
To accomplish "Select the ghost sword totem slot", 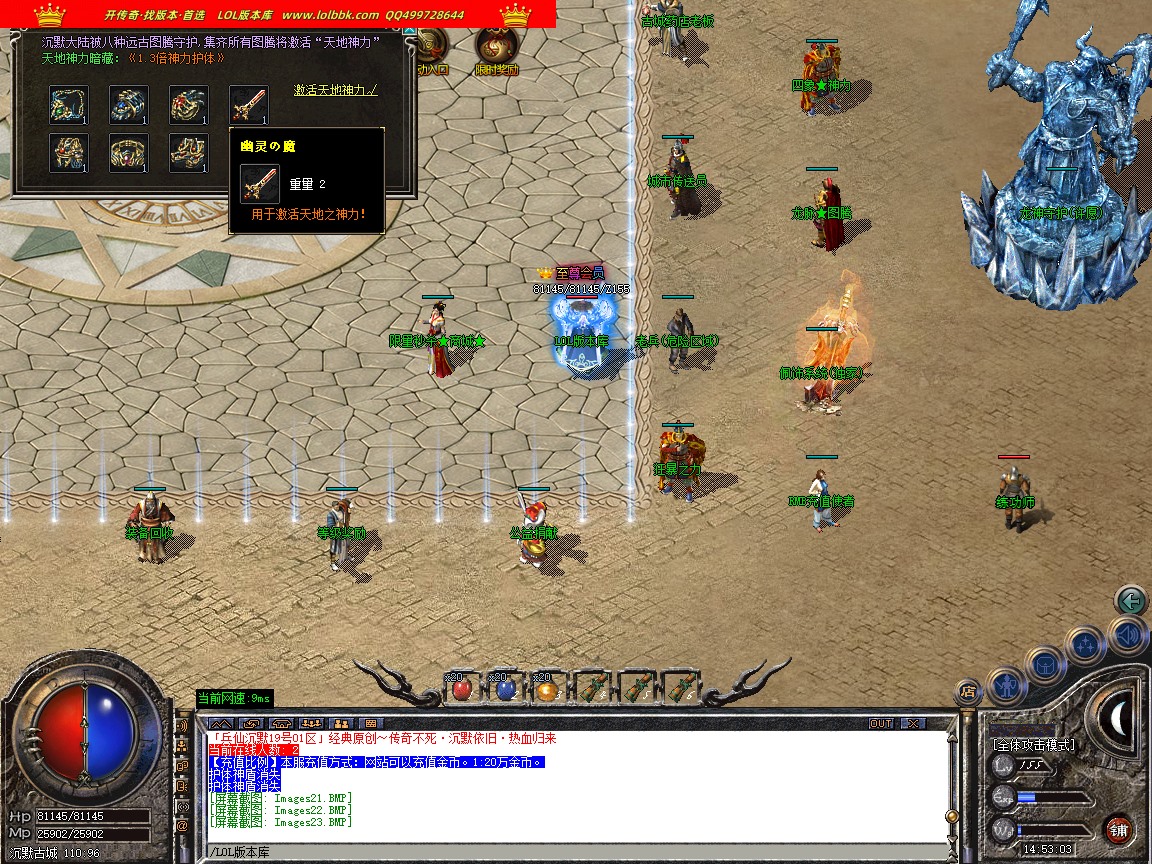I will 249,105.
